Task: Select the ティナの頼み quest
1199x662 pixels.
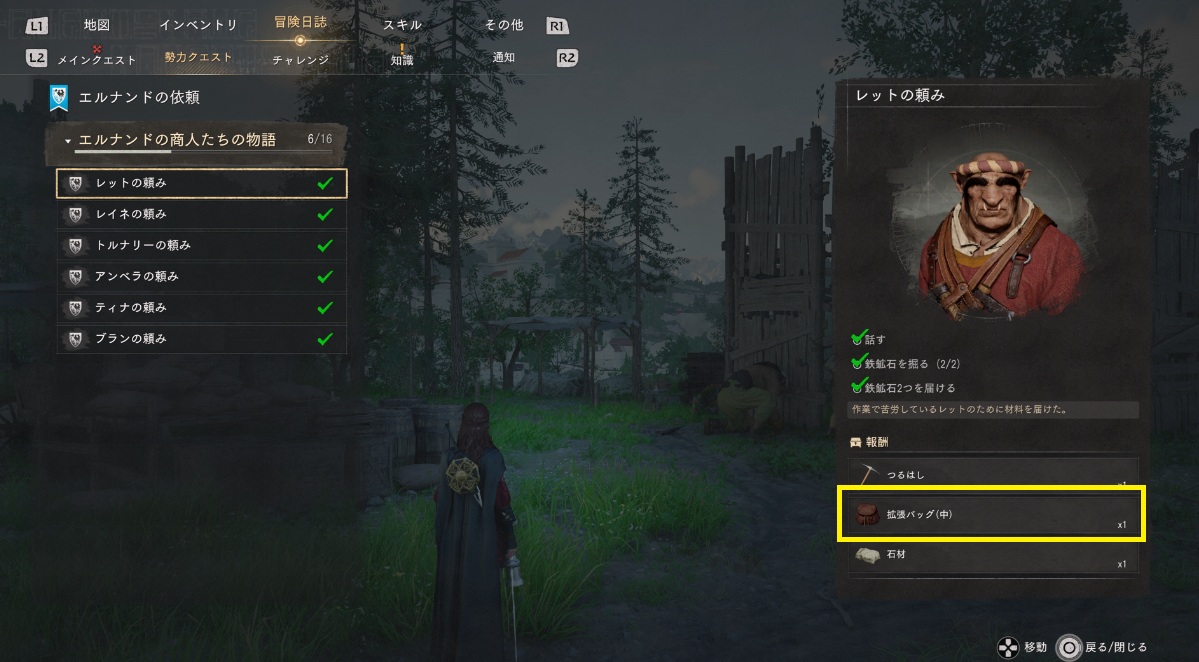Action: click(x=201, y=307)
